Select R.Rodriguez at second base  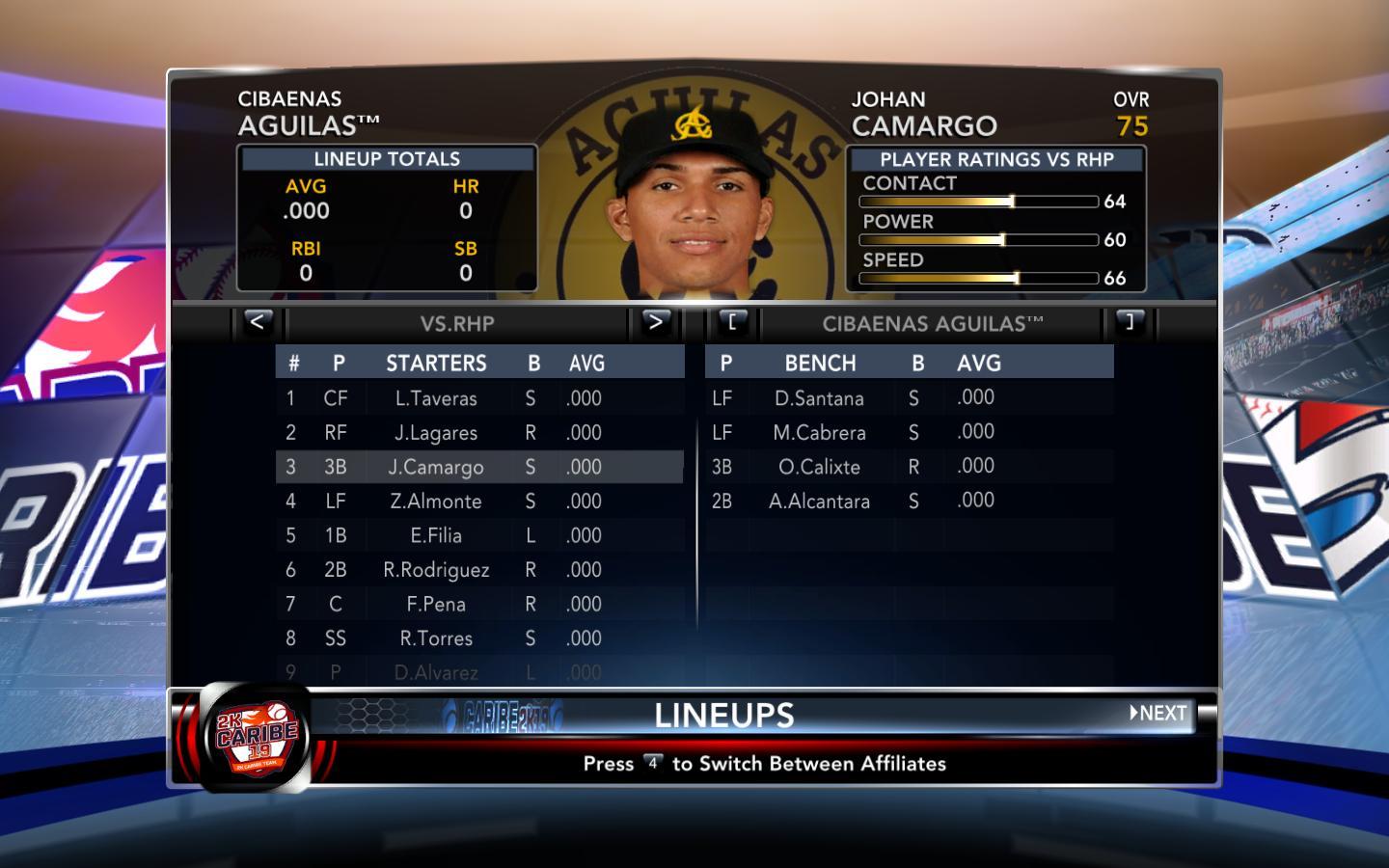tap(436, 570)
